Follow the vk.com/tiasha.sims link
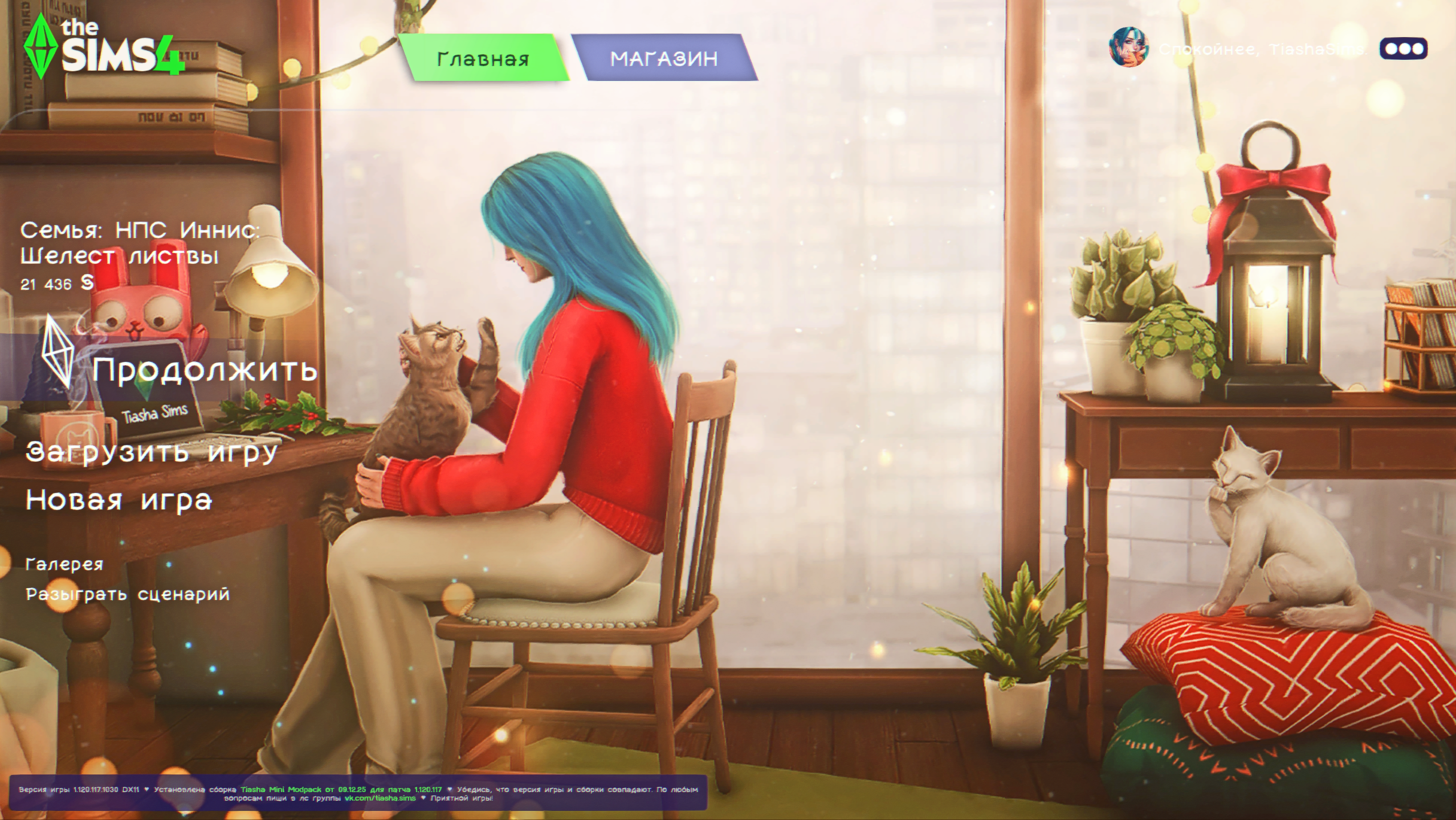The height and width of the screenshot is (820, 1456). (380, 798)
